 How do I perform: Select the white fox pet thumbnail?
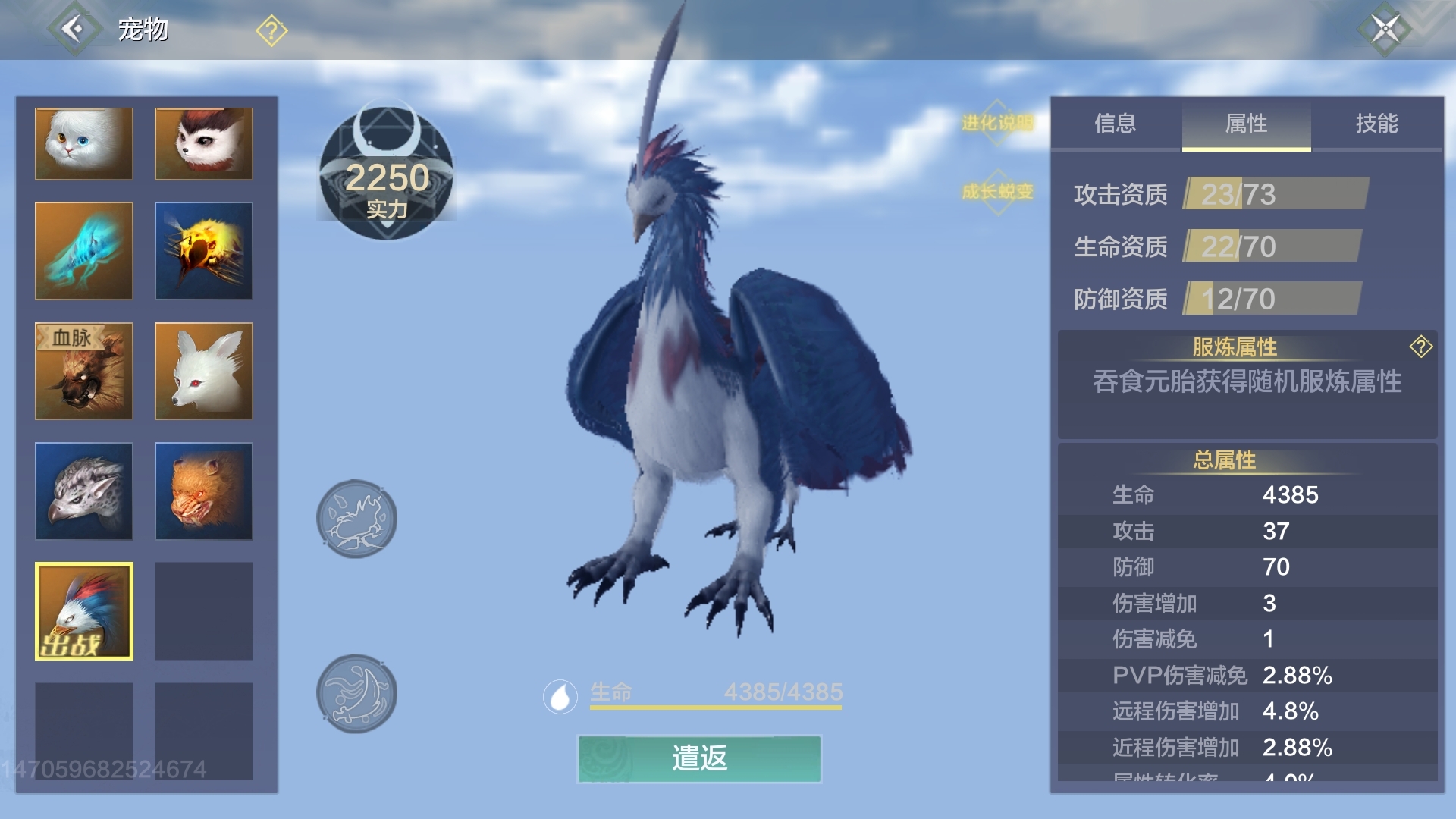click(202, 370)
